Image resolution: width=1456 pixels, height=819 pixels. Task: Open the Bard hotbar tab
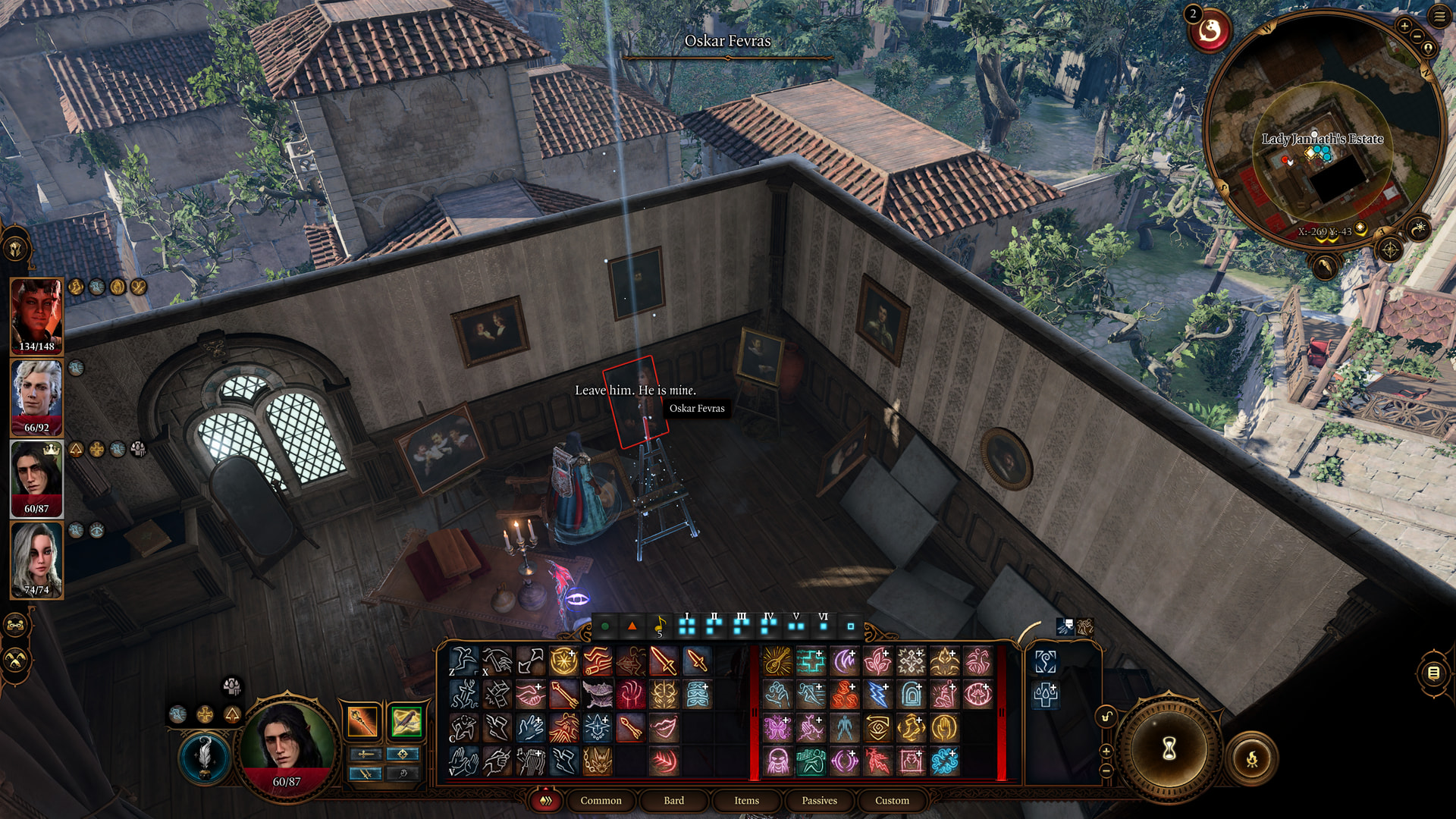click(673, 800)
